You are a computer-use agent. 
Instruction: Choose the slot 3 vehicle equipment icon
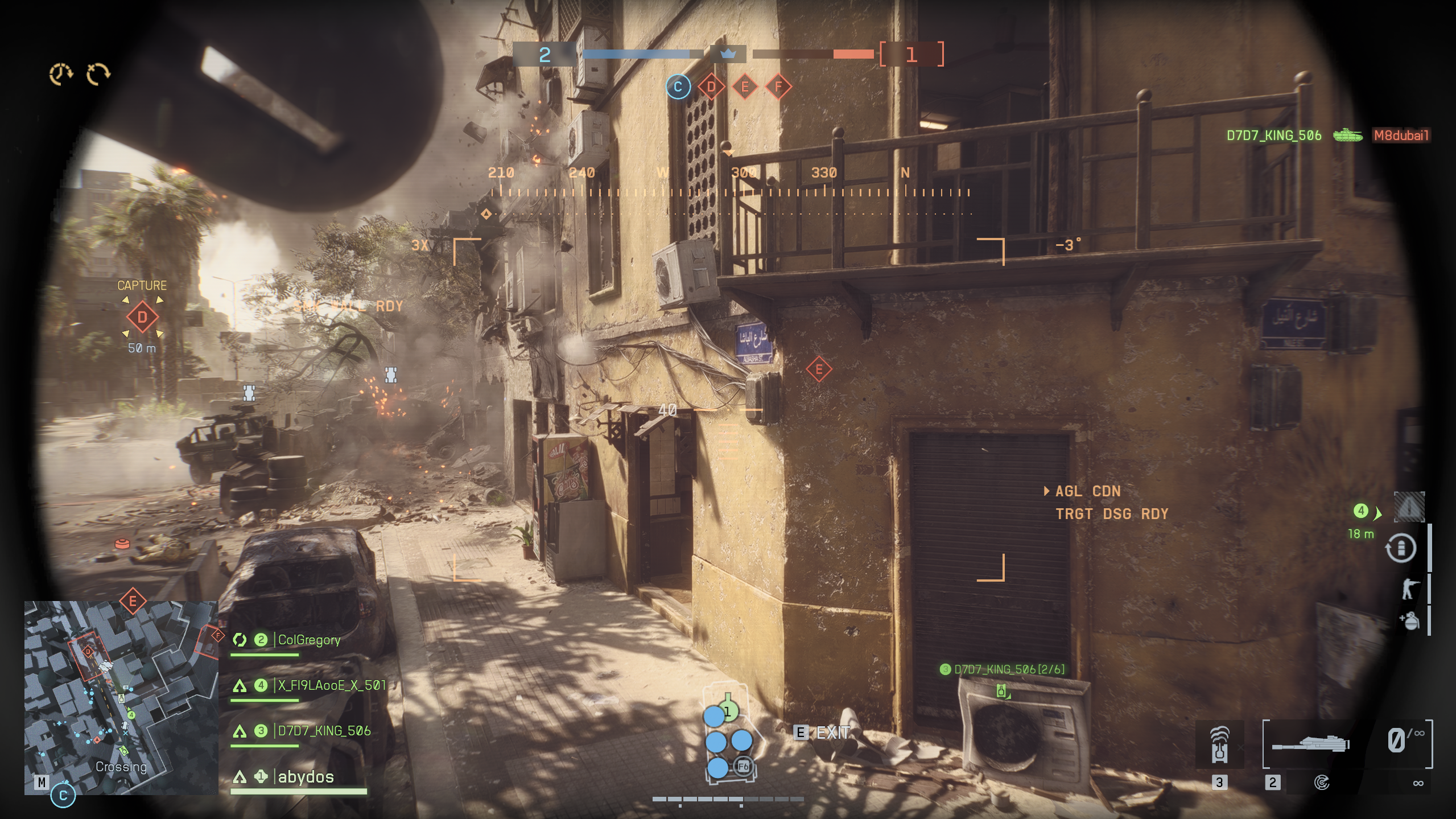(1219, 744)
